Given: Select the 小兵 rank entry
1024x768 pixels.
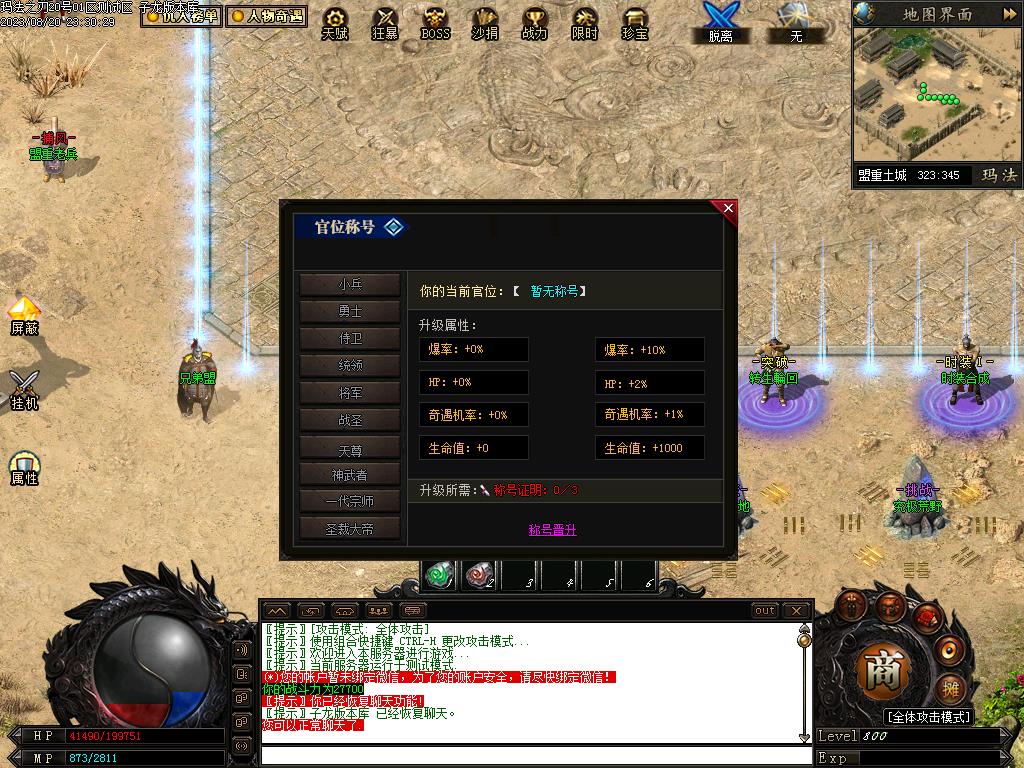Looking at the screenshot, I should tap(350, 284).
